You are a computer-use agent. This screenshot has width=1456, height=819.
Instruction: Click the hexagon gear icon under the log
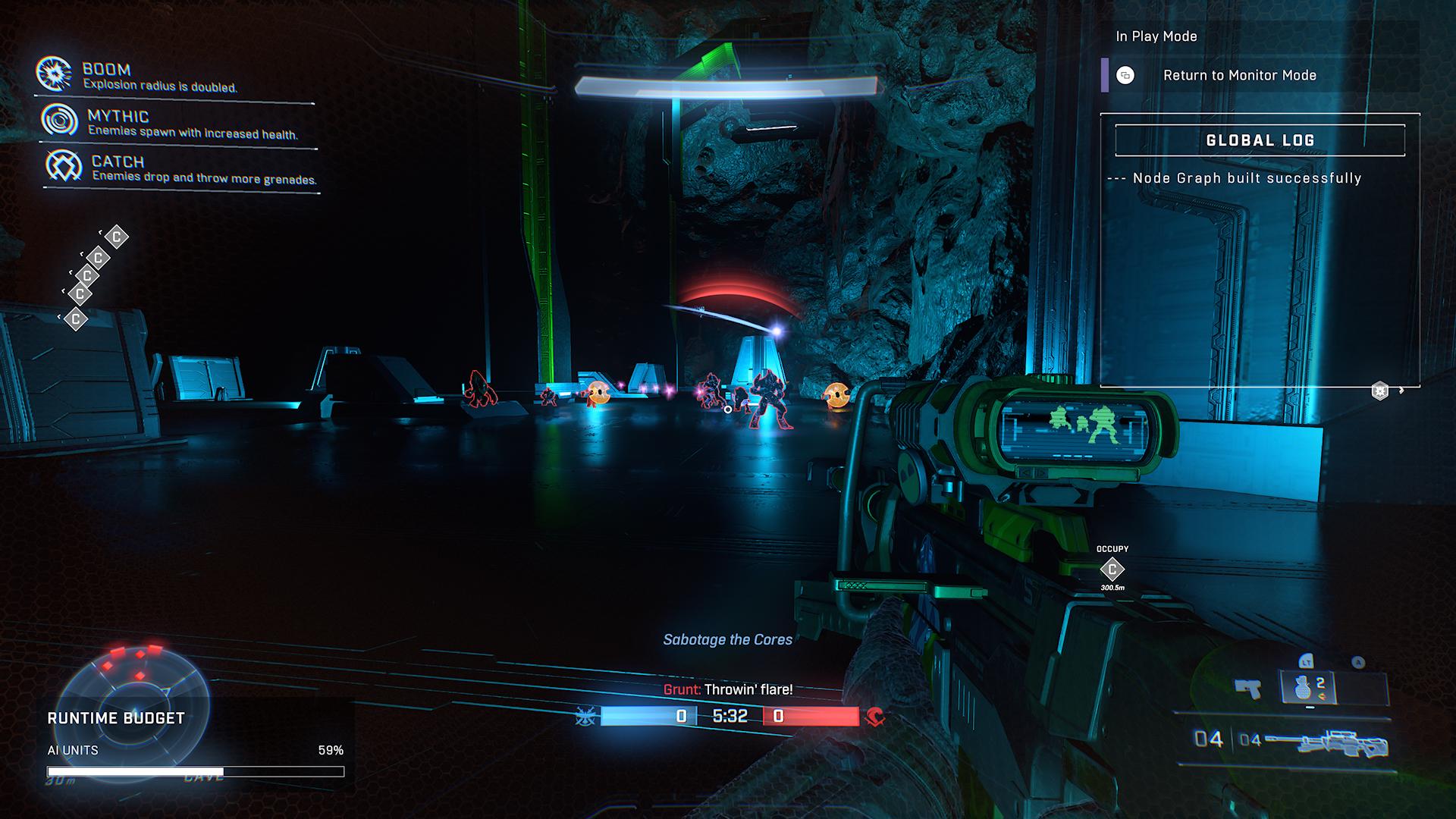pos(1380,391)
